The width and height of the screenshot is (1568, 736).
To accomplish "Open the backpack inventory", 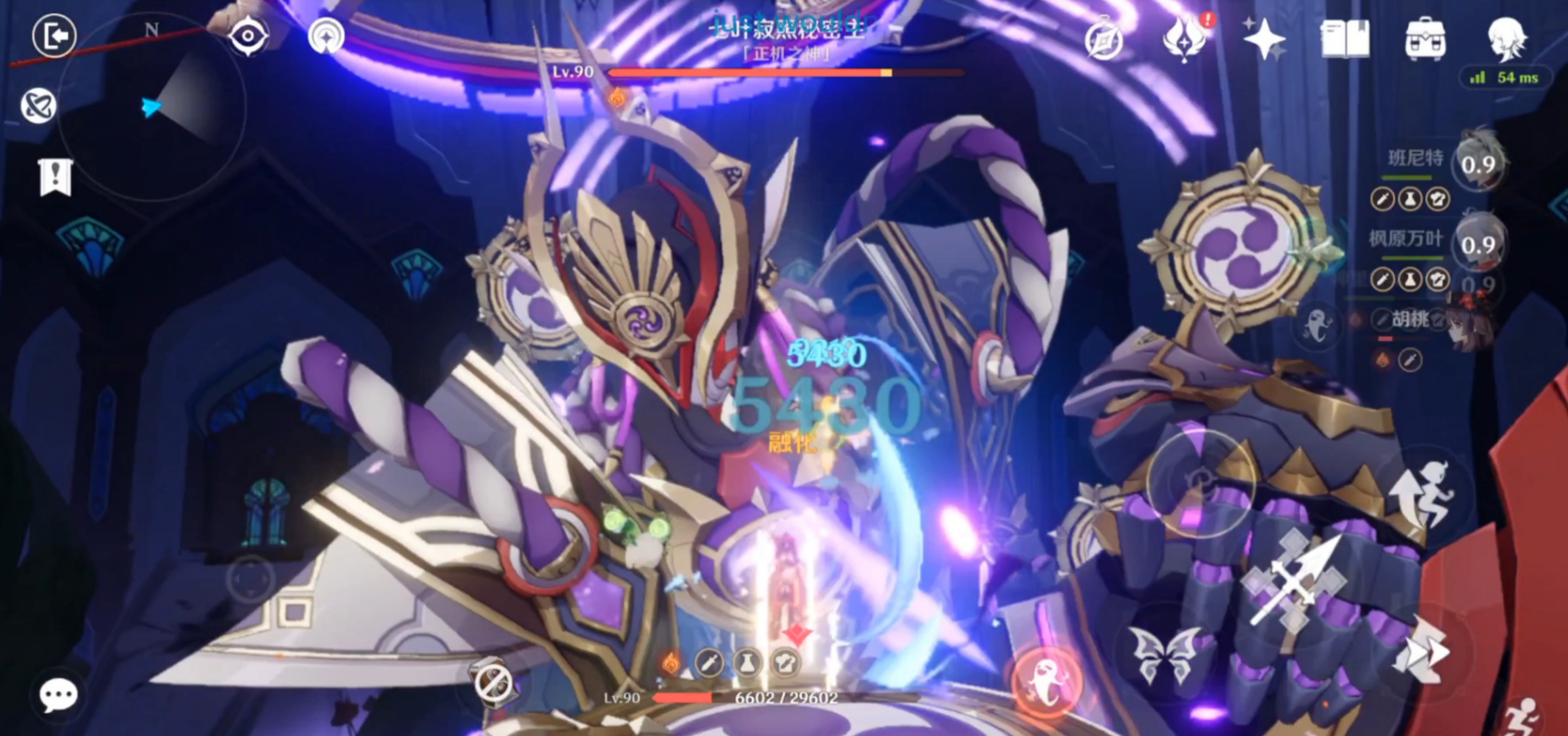I will [x=1425, y=39].
